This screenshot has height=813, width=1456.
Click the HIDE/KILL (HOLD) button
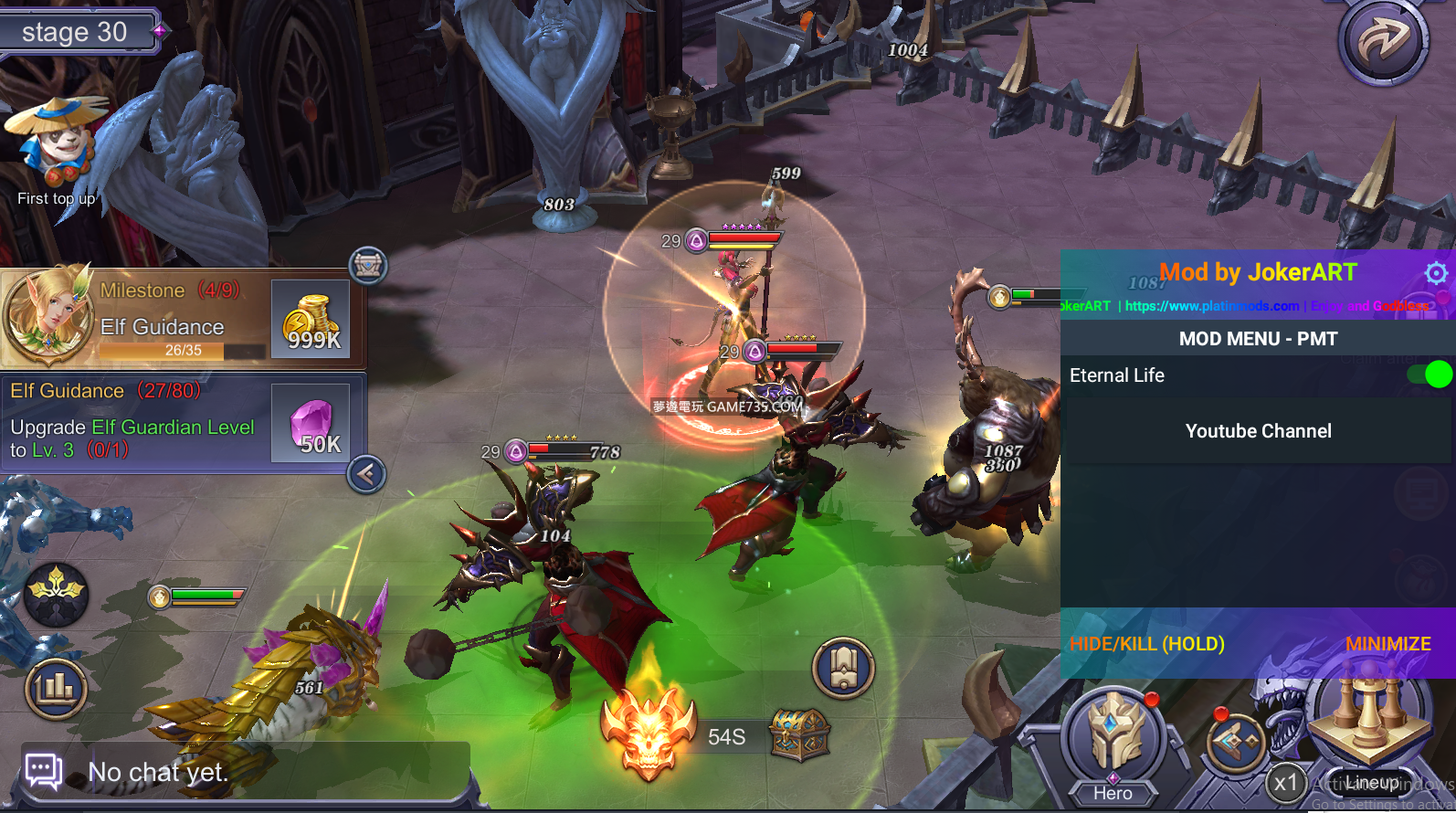point(1146,644)
